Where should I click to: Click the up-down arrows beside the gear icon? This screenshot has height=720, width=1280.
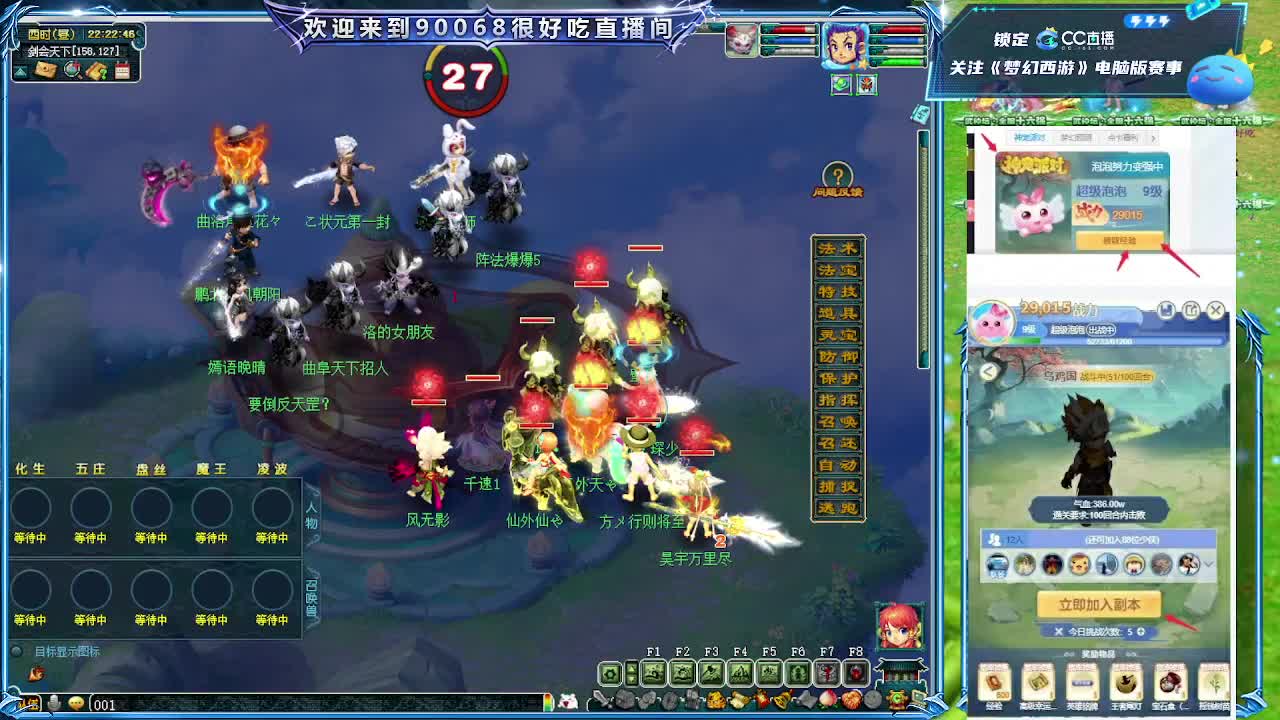[x=631, y=673]
